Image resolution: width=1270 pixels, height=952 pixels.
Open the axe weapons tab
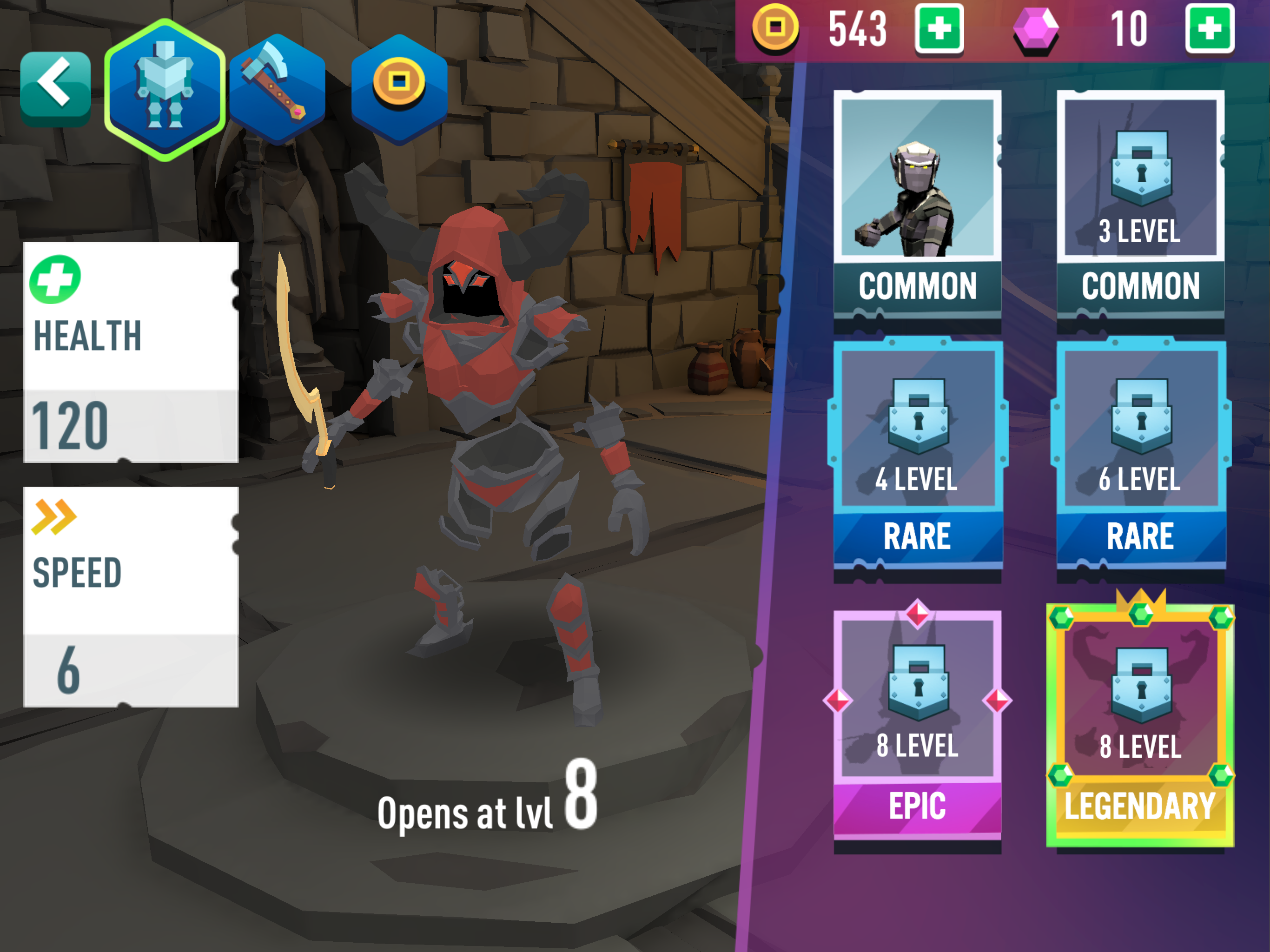(278, 89)
